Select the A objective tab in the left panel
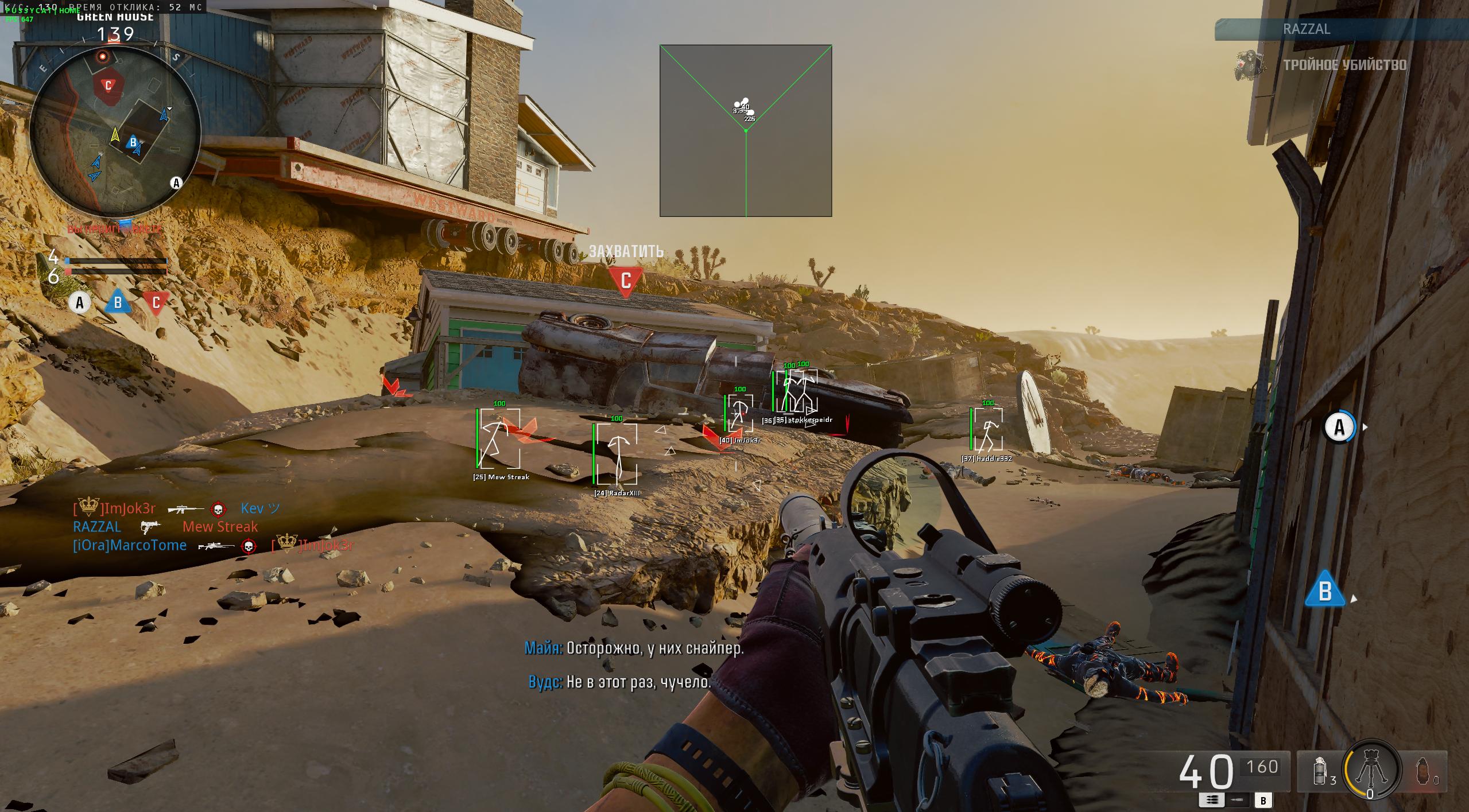This screenshot has width=1469, height=812. click(x=79, y=301)
